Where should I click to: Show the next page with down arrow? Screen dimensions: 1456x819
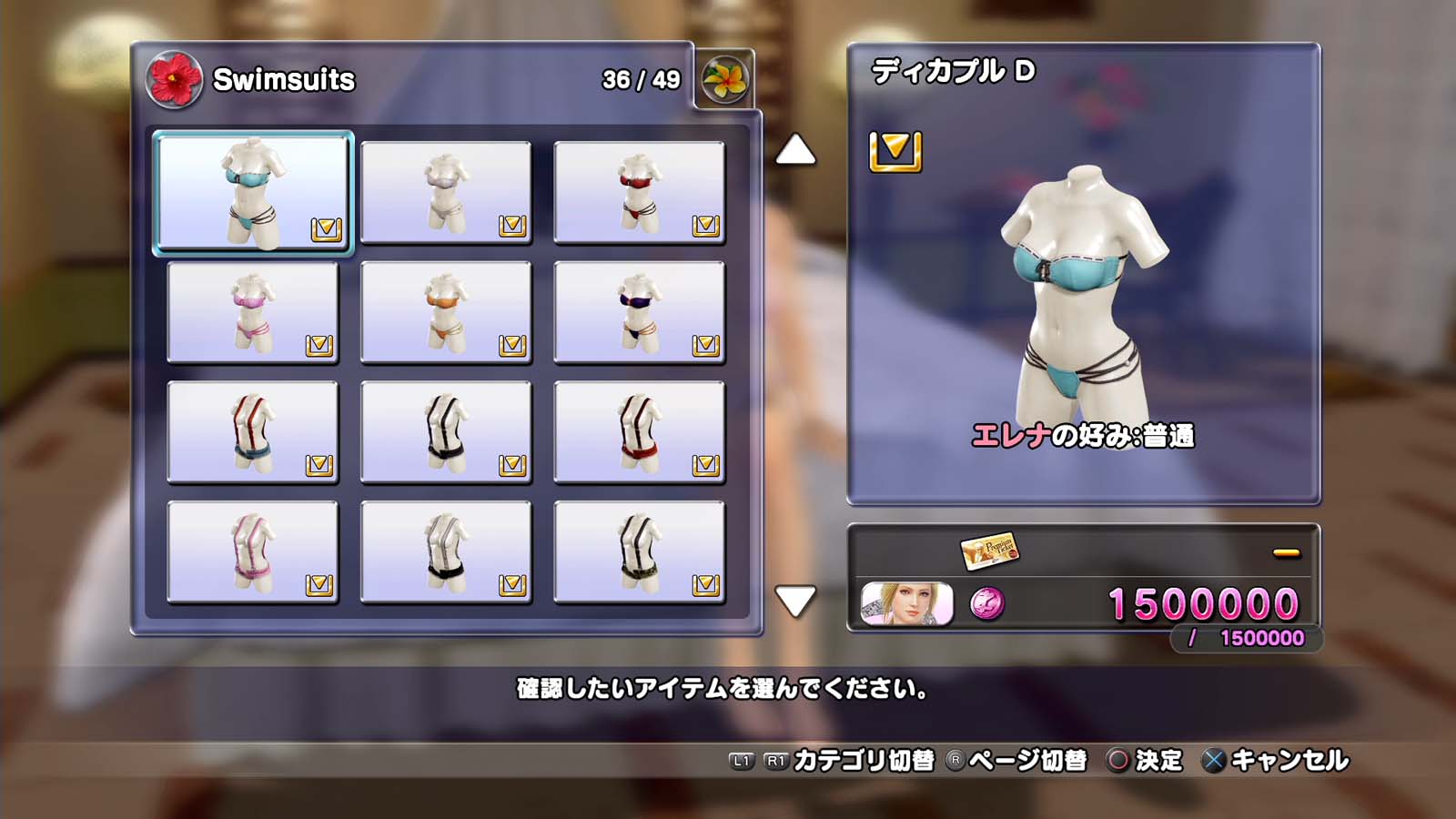pyautogui.click(x=794, y=601)
